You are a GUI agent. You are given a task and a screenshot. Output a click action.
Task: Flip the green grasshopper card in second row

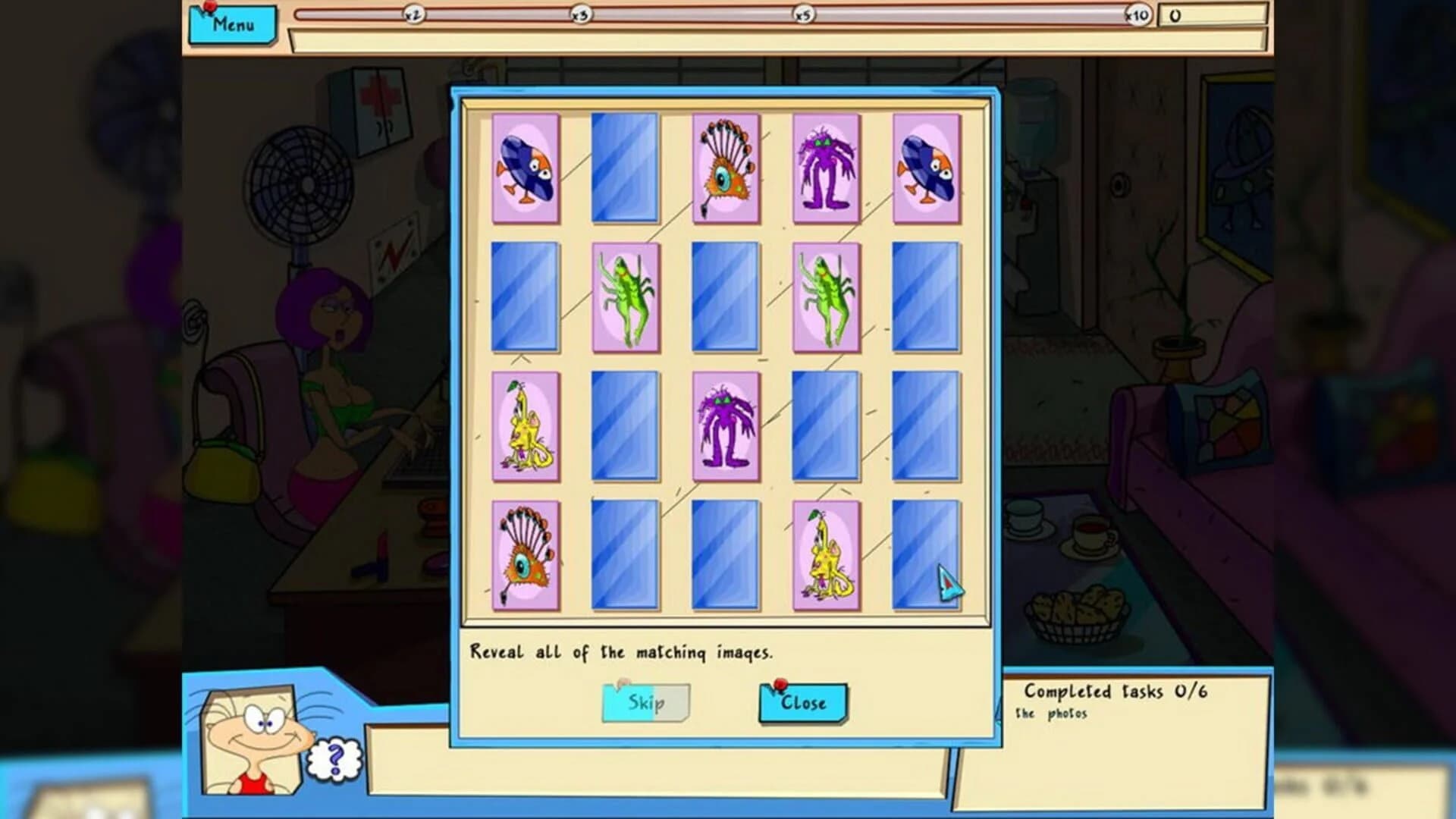pyautogui.click(x=626, y=297)
